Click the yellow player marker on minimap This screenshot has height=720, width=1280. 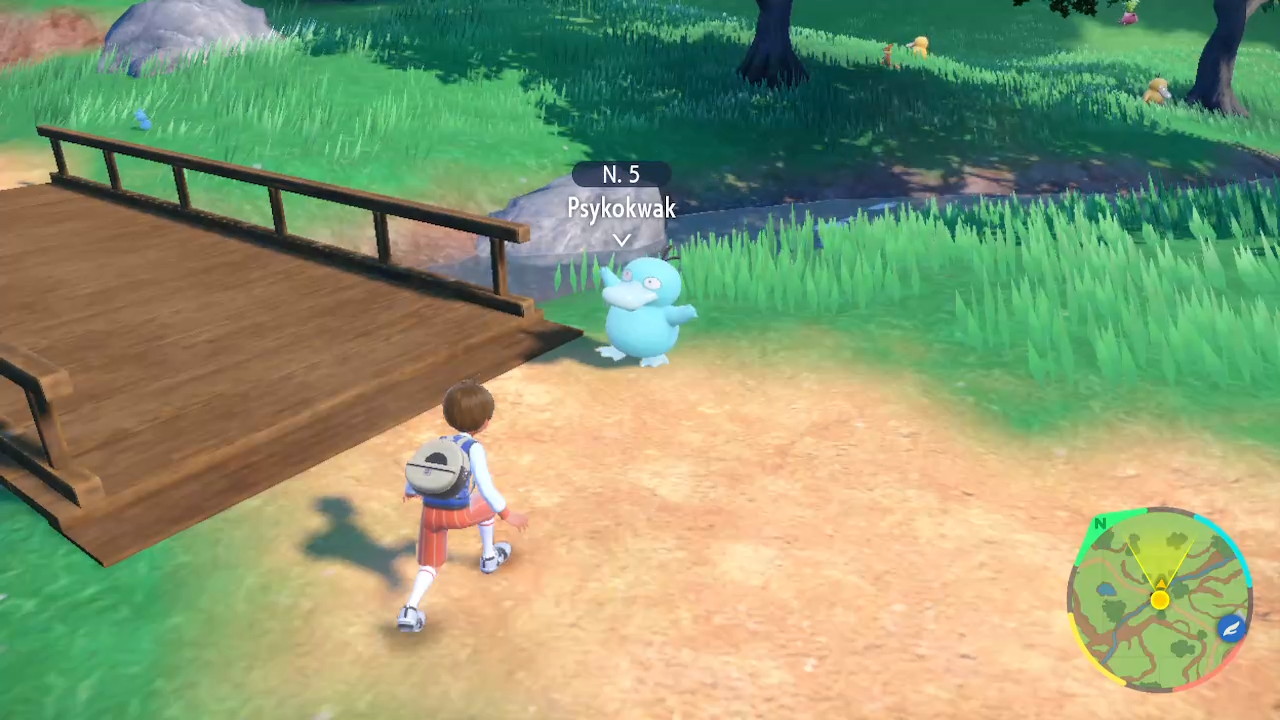point(1159,600)
